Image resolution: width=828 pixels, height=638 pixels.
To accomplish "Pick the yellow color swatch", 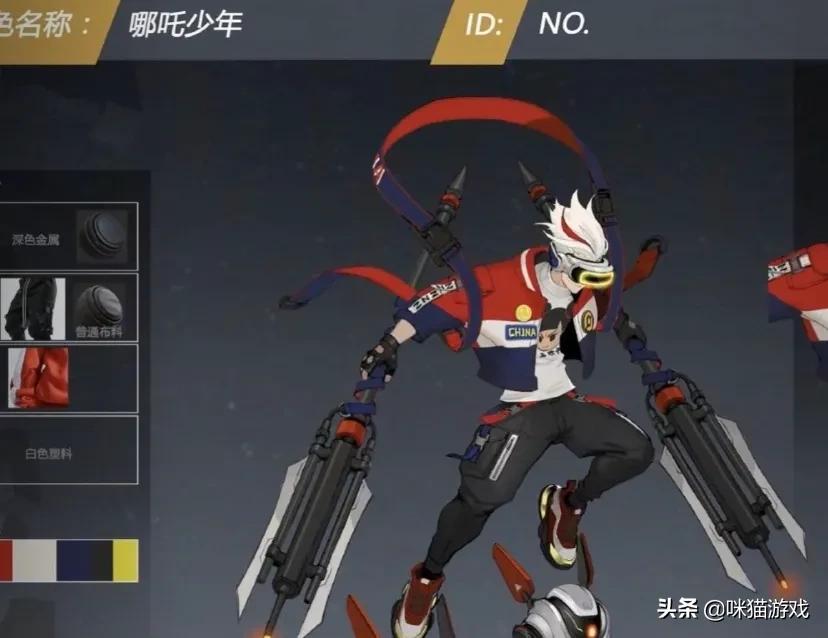I will (125, 560).
